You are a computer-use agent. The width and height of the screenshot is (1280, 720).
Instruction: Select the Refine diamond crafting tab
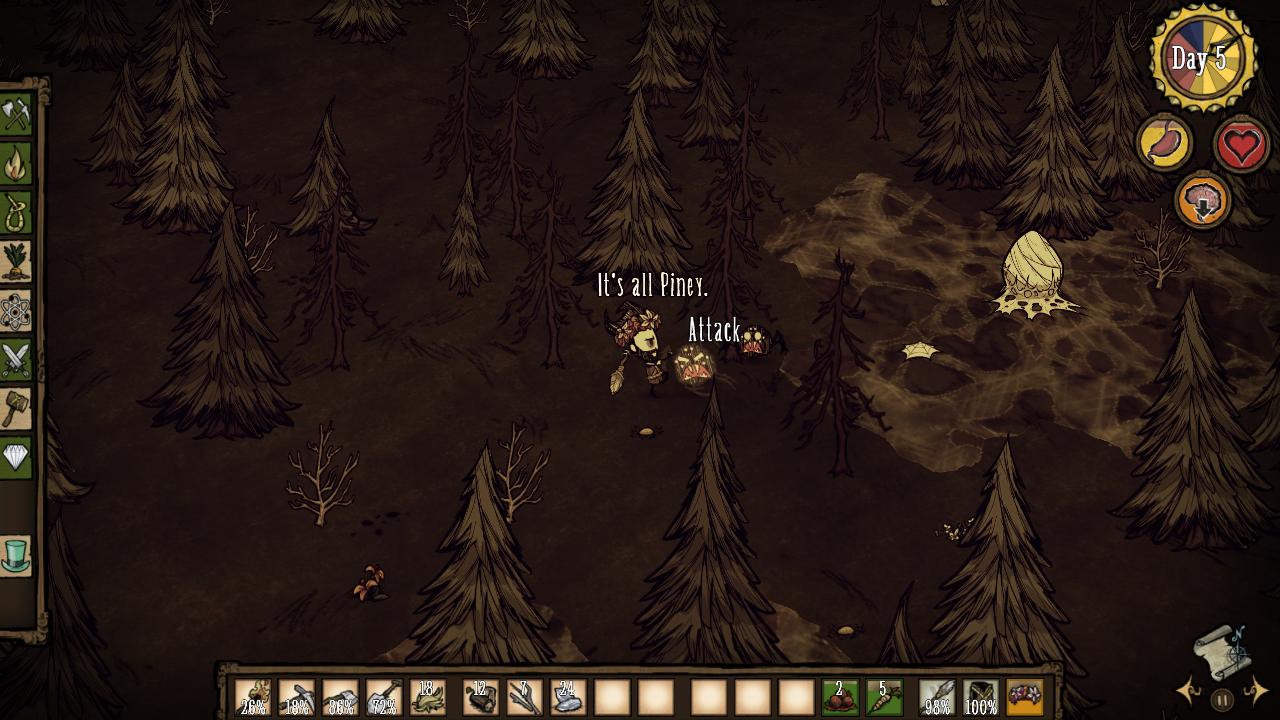[x=16, y=457]
